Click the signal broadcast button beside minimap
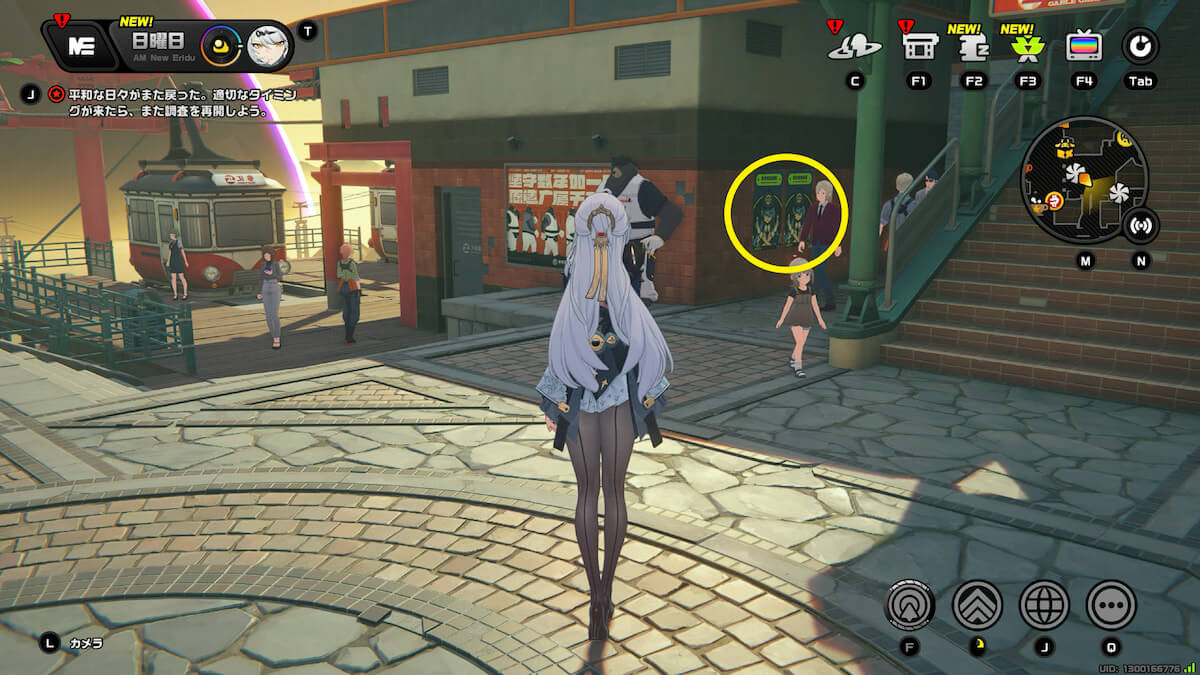The height and width of the screenshot is (675, 1200). coord(1140,225)
